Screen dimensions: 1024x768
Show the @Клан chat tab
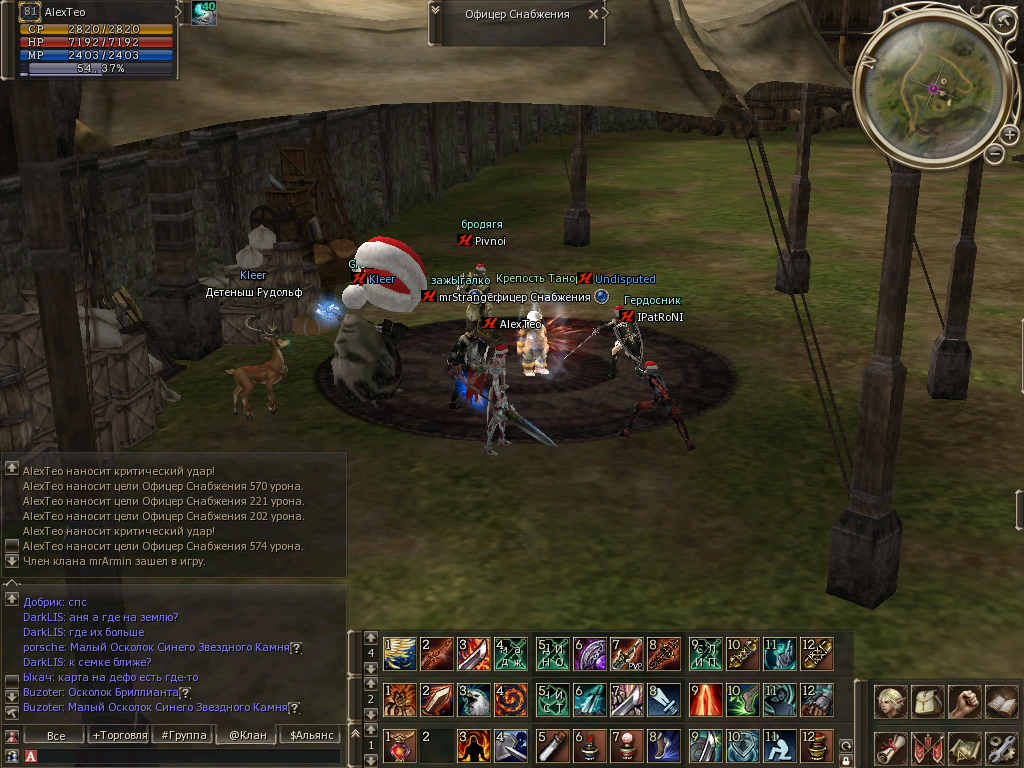click(x=245, y=736)
